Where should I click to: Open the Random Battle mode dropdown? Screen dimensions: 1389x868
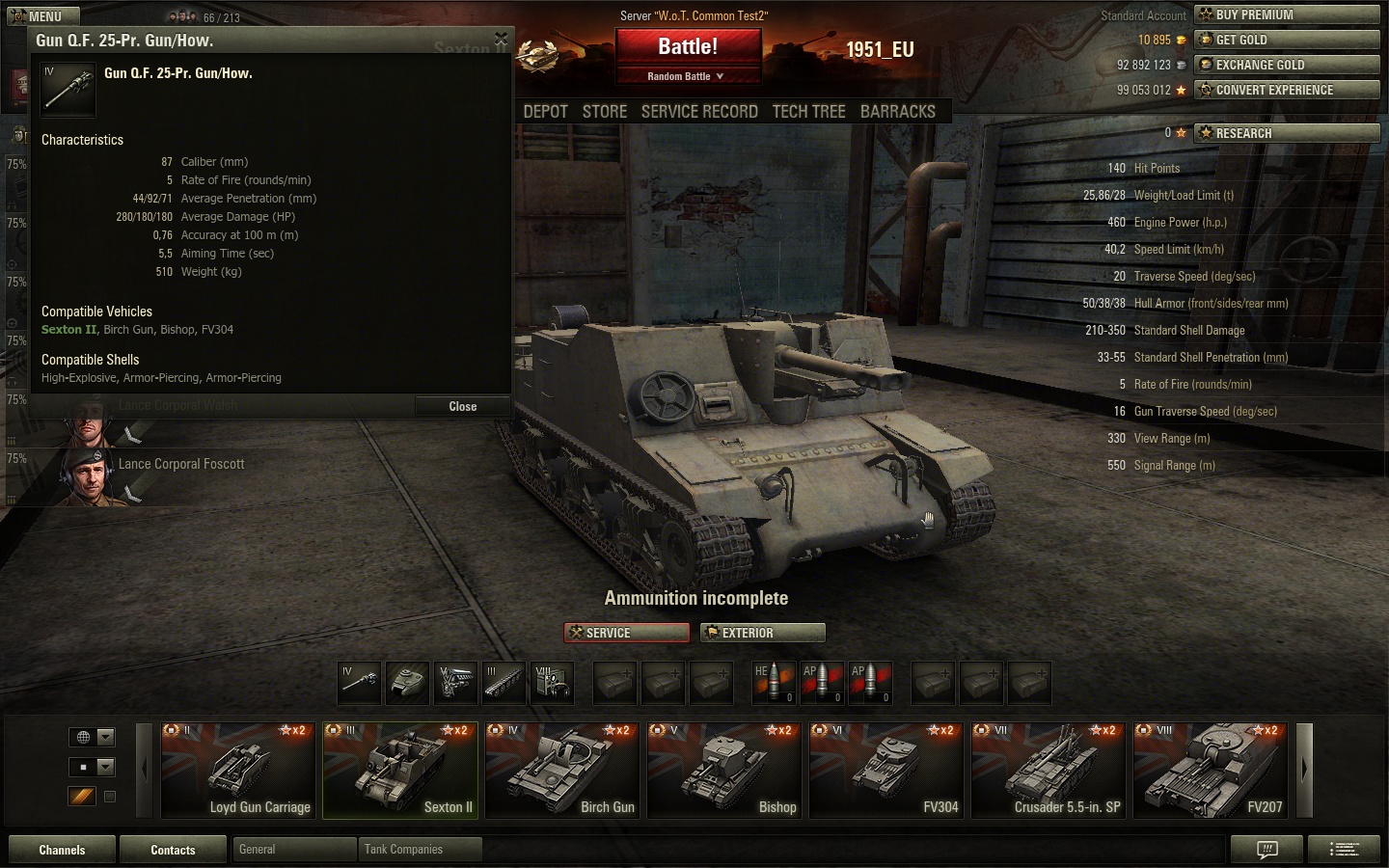click(x=686, y=76)
